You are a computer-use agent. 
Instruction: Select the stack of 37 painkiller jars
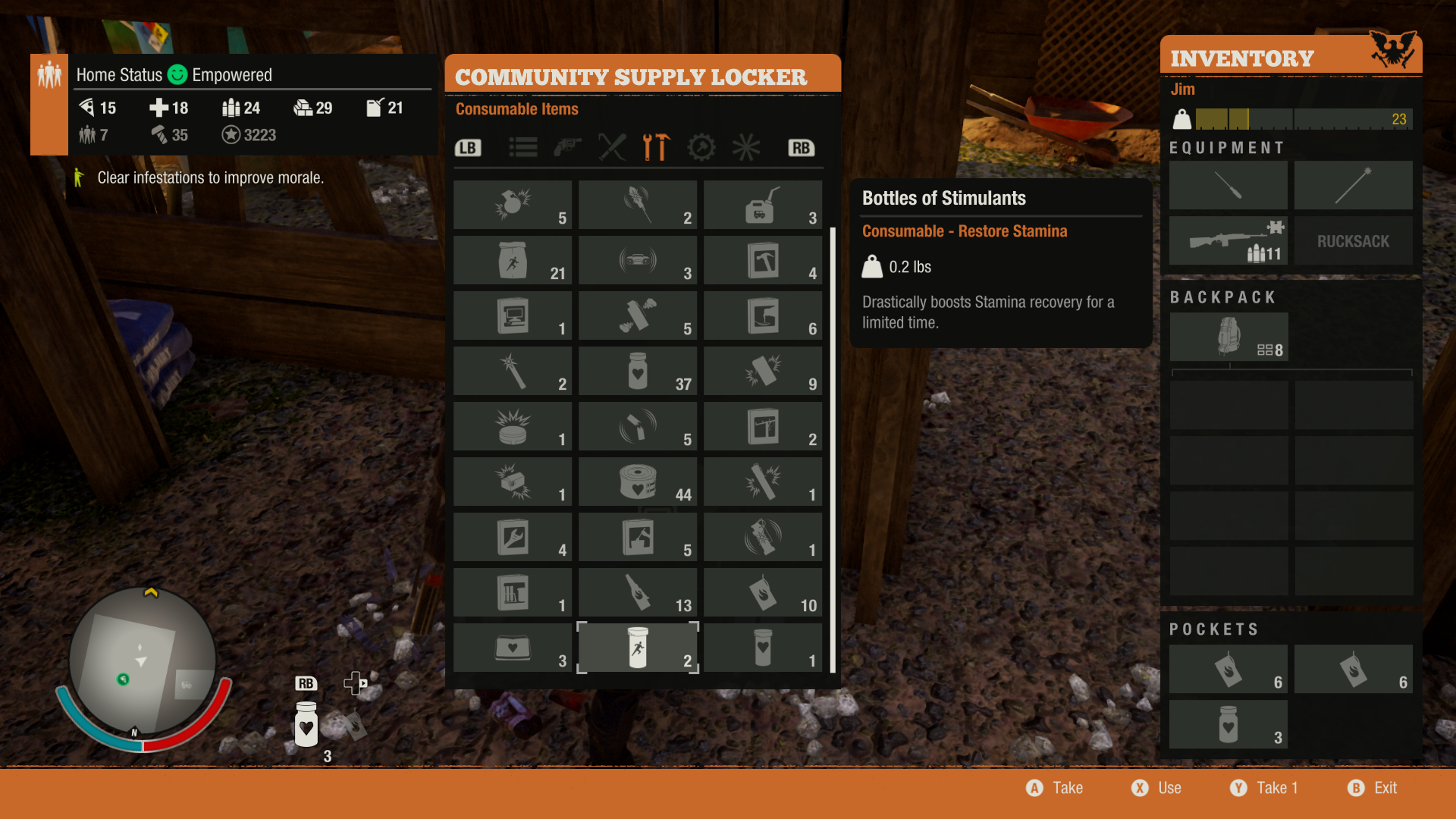tap(638, 371)
